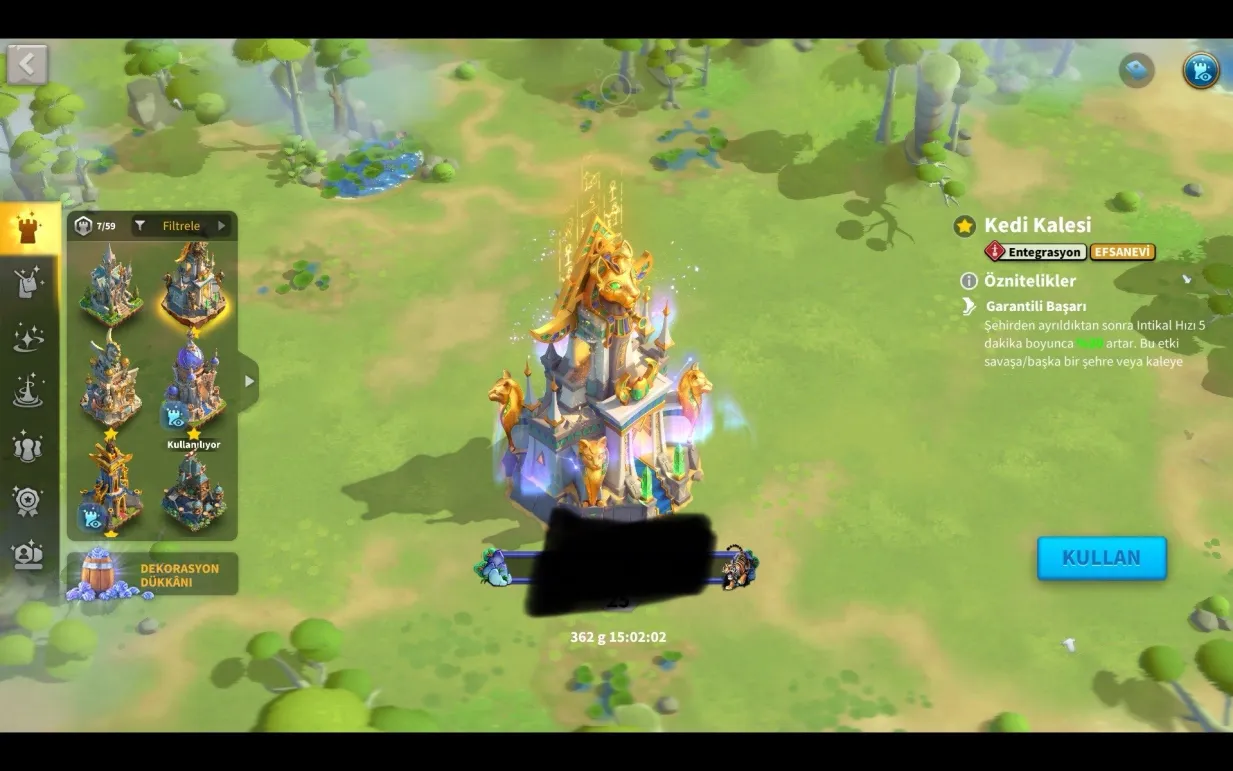Select the portrait frame tab
Image resolution: width=1233 pixels, height=771 pixels.
click(x=28, y=554)
